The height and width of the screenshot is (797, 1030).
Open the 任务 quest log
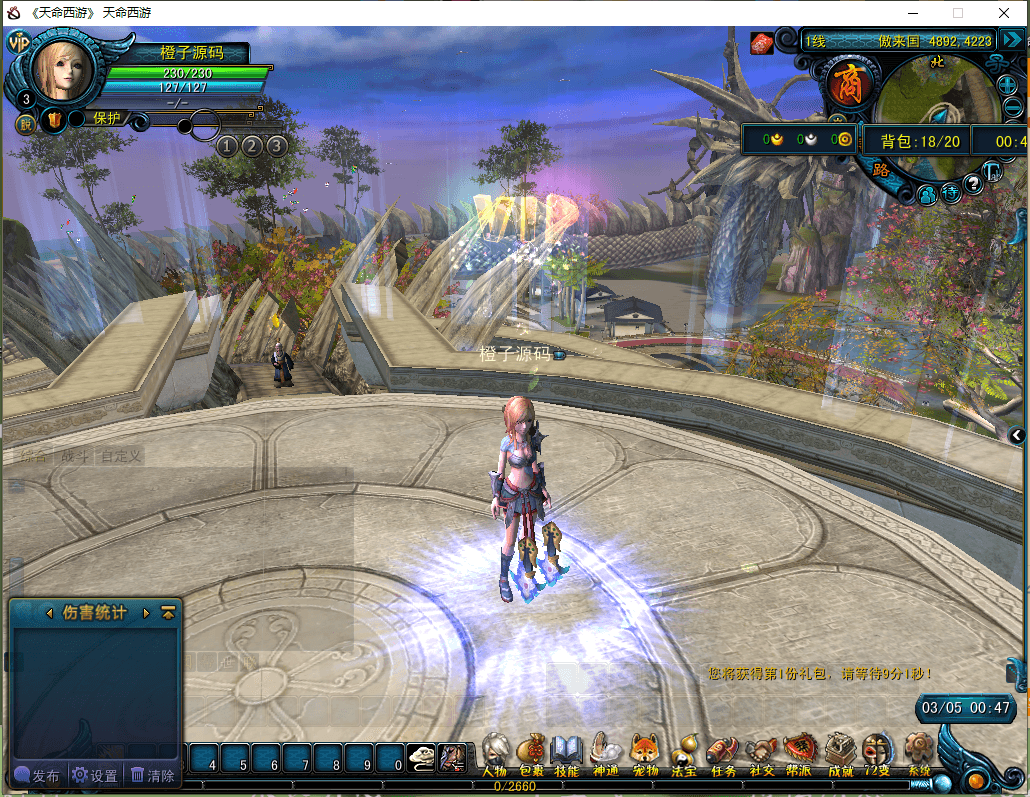pos(722,752)
